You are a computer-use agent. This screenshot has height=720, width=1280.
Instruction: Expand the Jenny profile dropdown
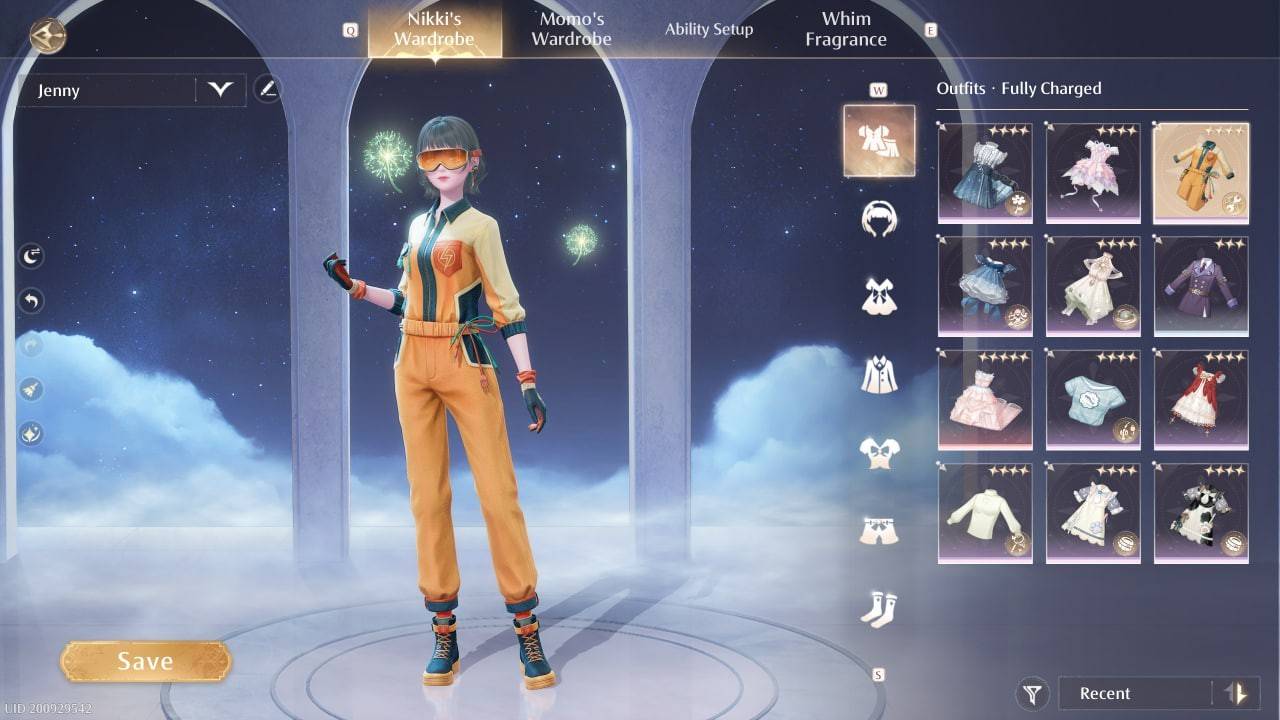tap(221, 90)
